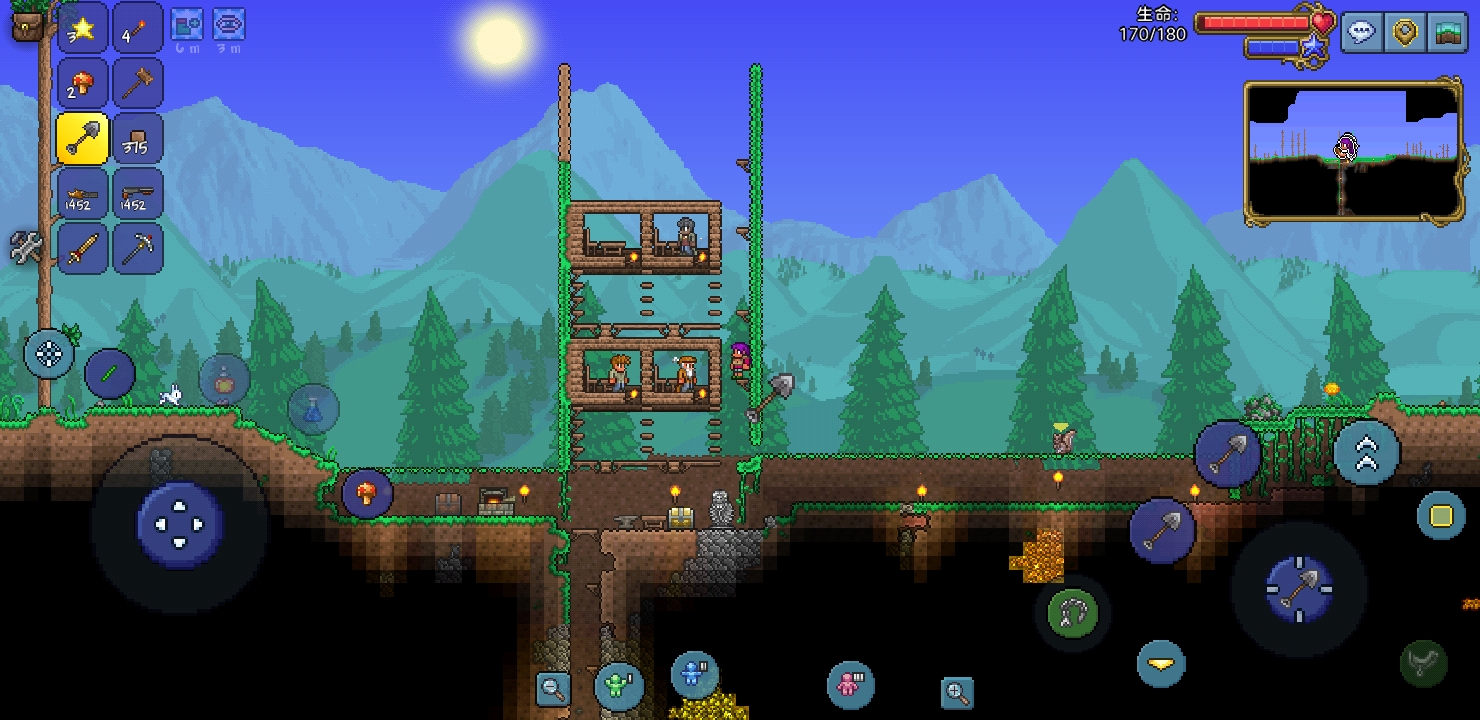The width and height of the screenshot is (1480, 720).
Task: Switch to the green loadout one
Action: tap(618, 686)
